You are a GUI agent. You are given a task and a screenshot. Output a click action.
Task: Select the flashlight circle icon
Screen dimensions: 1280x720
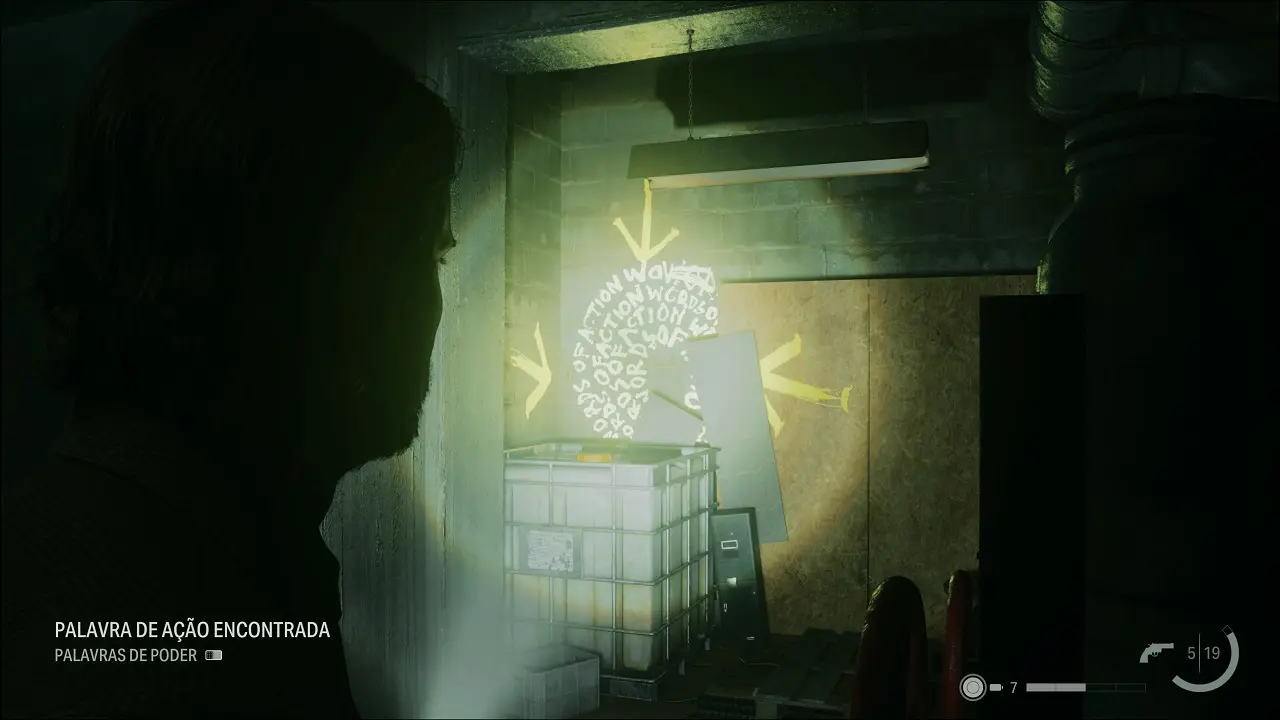click(973, 685)
